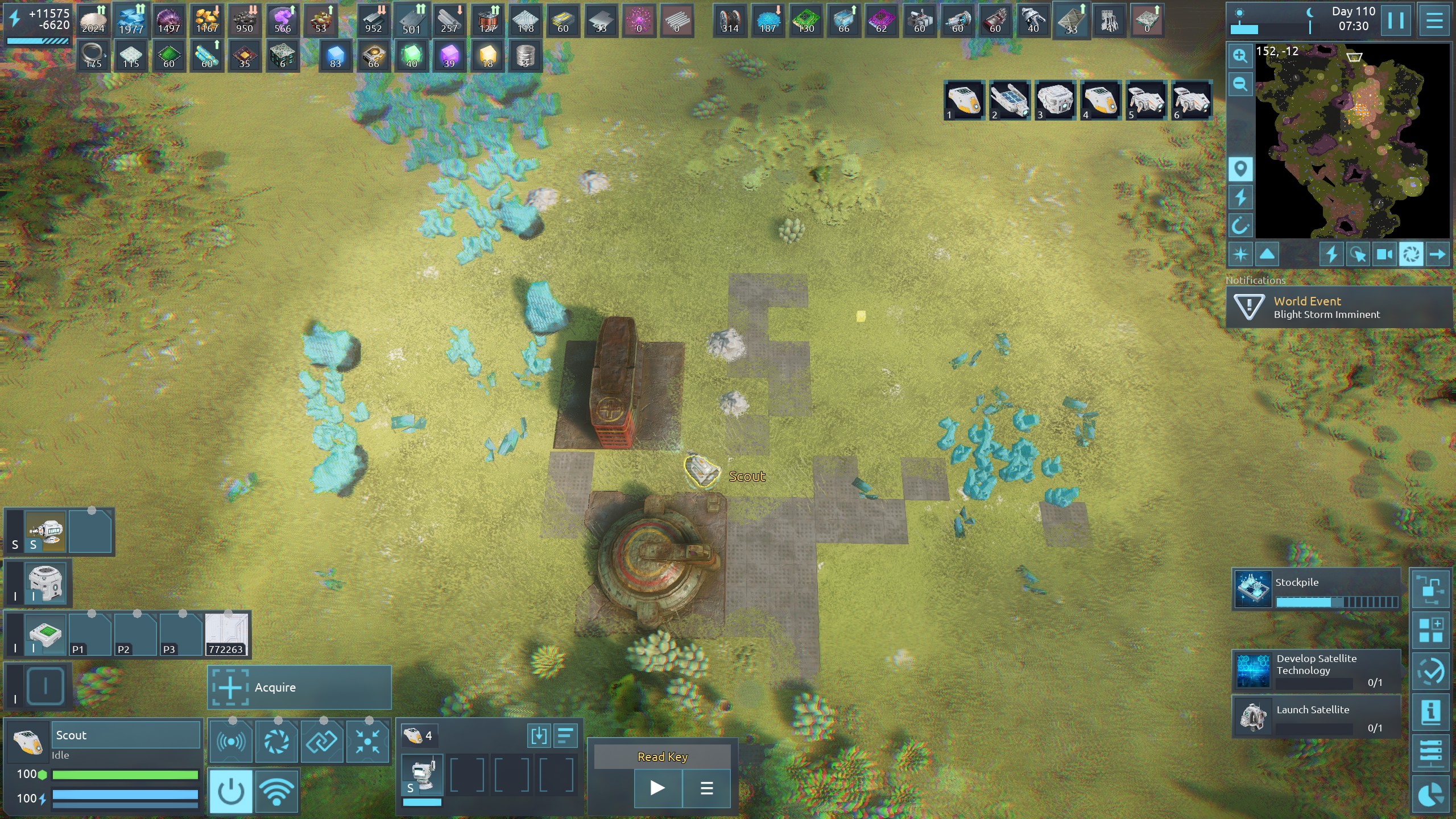
Task: Zoom in on the minimap
Action: pos(1240,56)
